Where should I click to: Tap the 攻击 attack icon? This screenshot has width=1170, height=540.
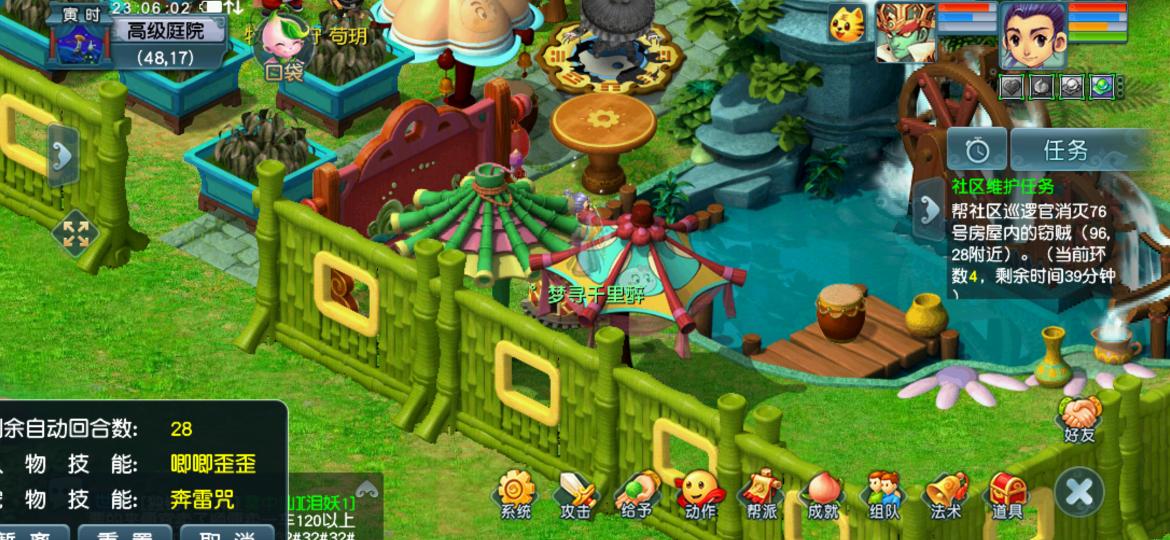pos(576,495)
